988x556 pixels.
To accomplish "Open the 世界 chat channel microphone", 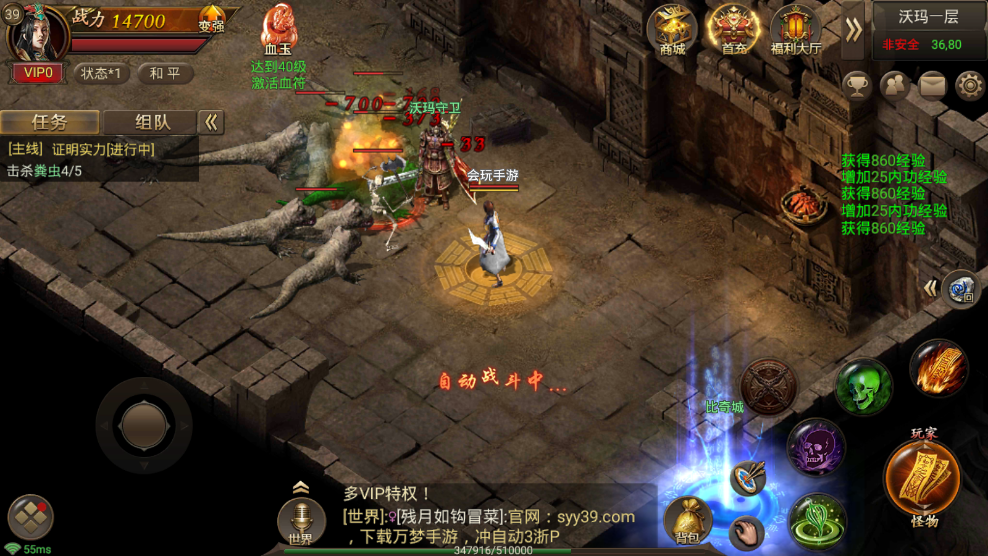I will coord(300,521).
